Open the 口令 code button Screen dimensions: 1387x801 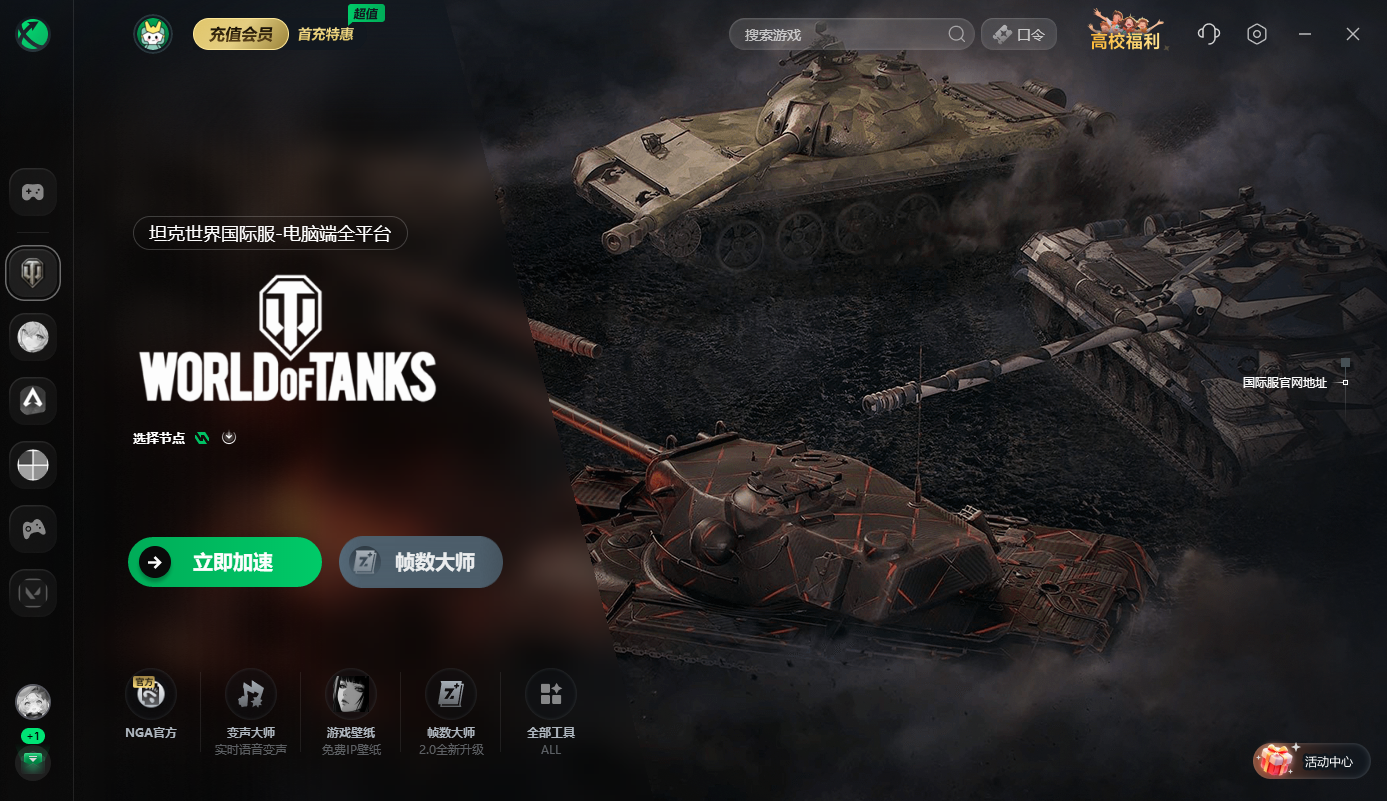pyautogui.click(x=1019, y=35)
